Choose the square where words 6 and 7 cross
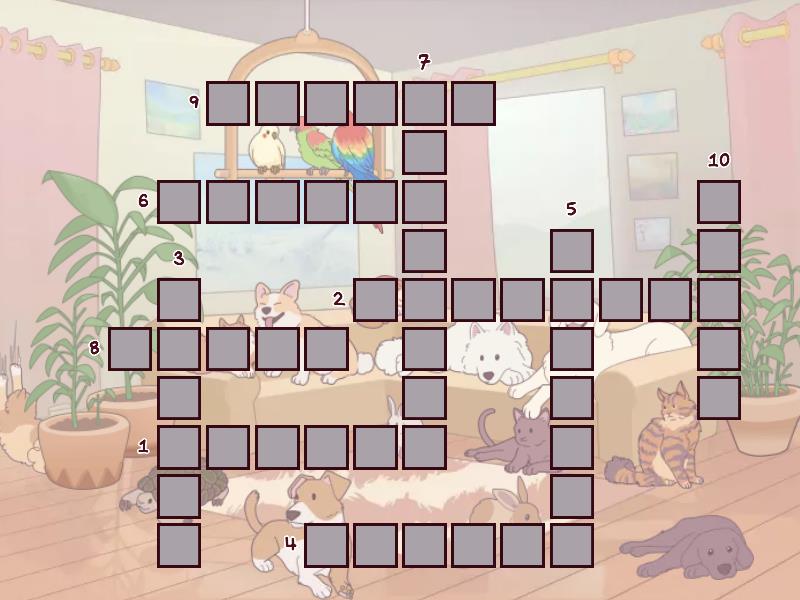Image resolution: width=800 pixels, height=600 pixels. tap(424, 201)
